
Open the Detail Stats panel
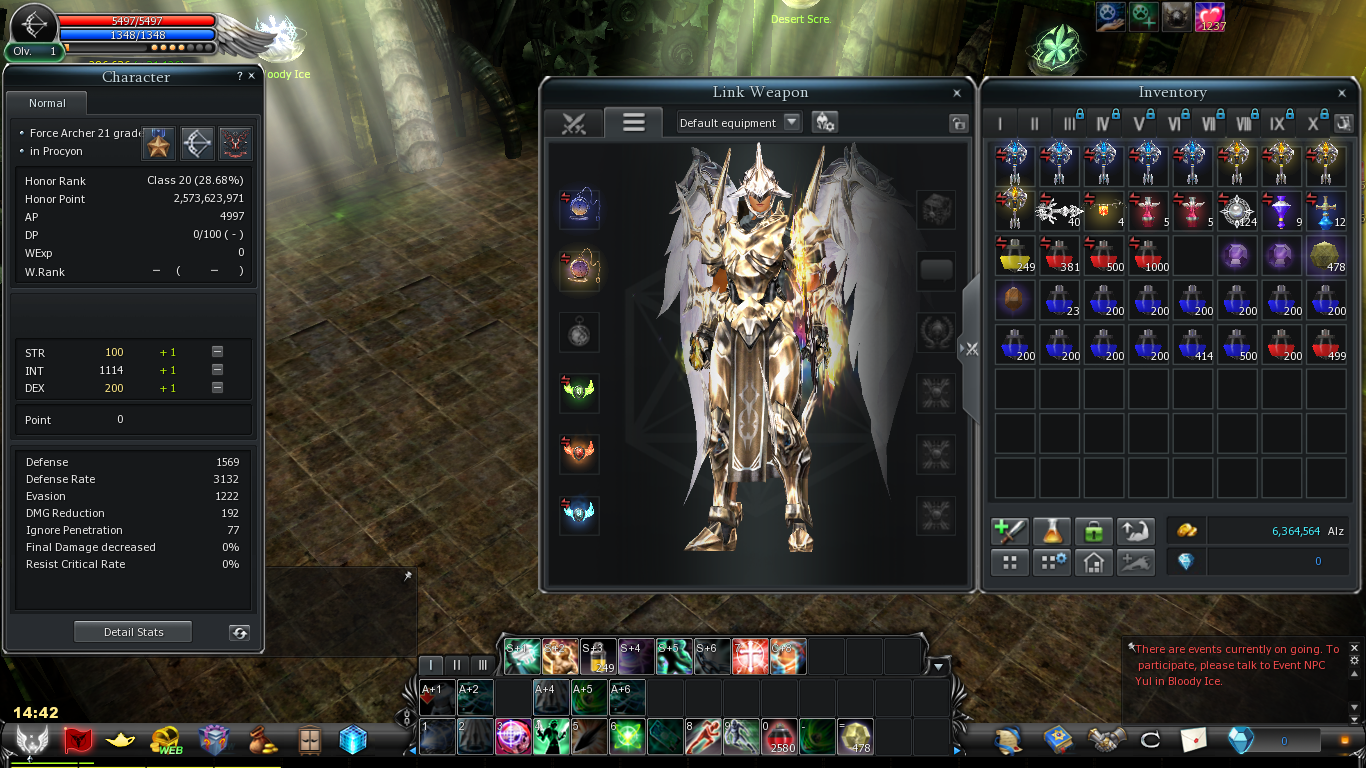pos(133,632)
